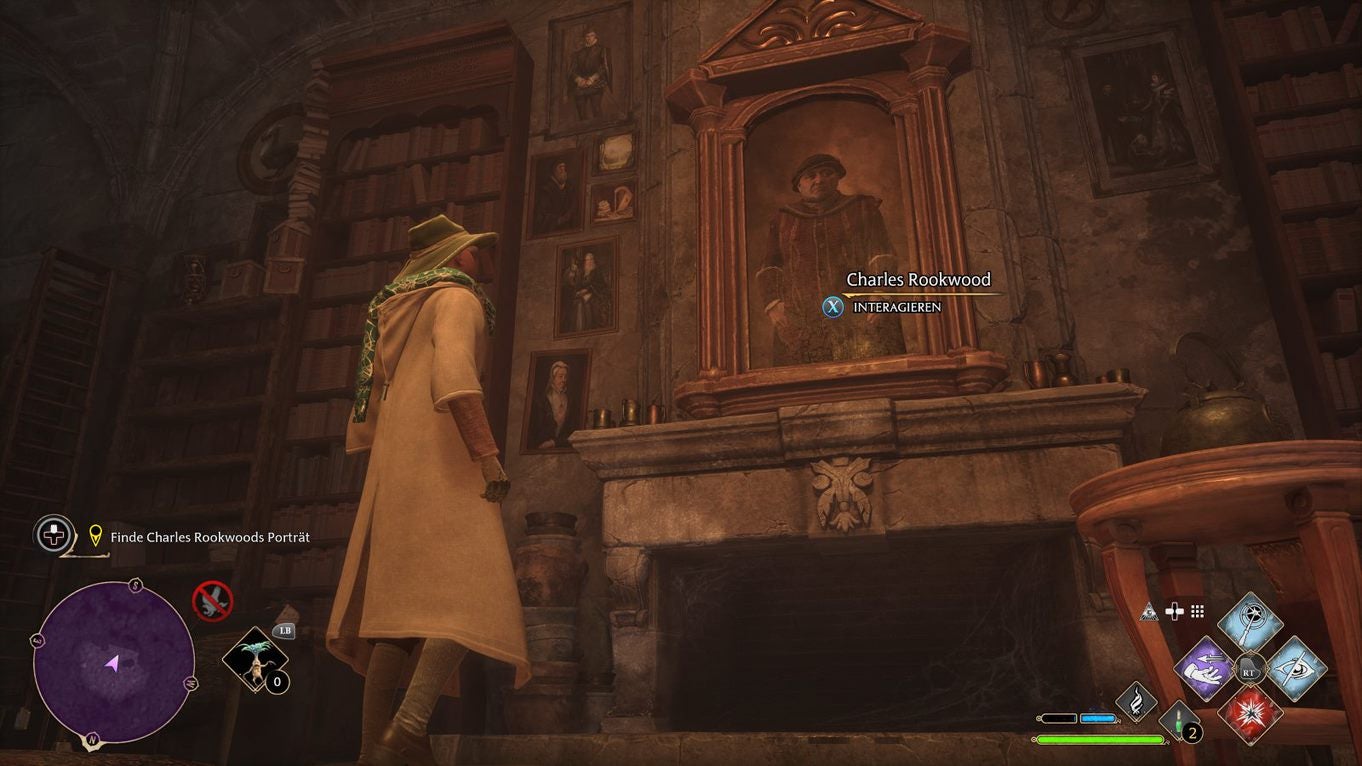This screenshot has height=766, width=1362.
Task: Select the Disillusionment spell with the crossed eye
Action: pos(1298,669)
